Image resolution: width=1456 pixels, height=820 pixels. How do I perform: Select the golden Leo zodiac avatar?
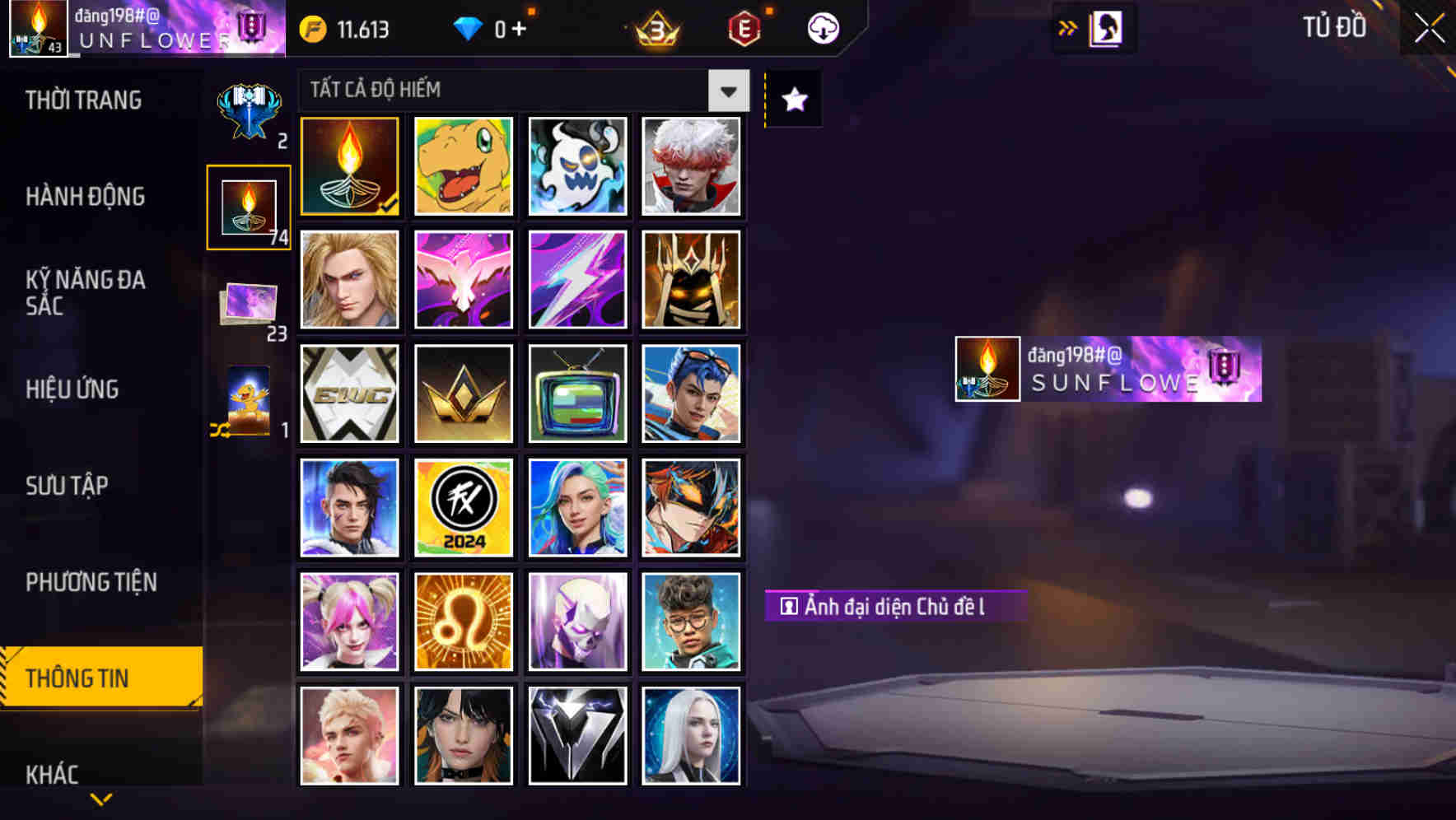tap(463, 621)
